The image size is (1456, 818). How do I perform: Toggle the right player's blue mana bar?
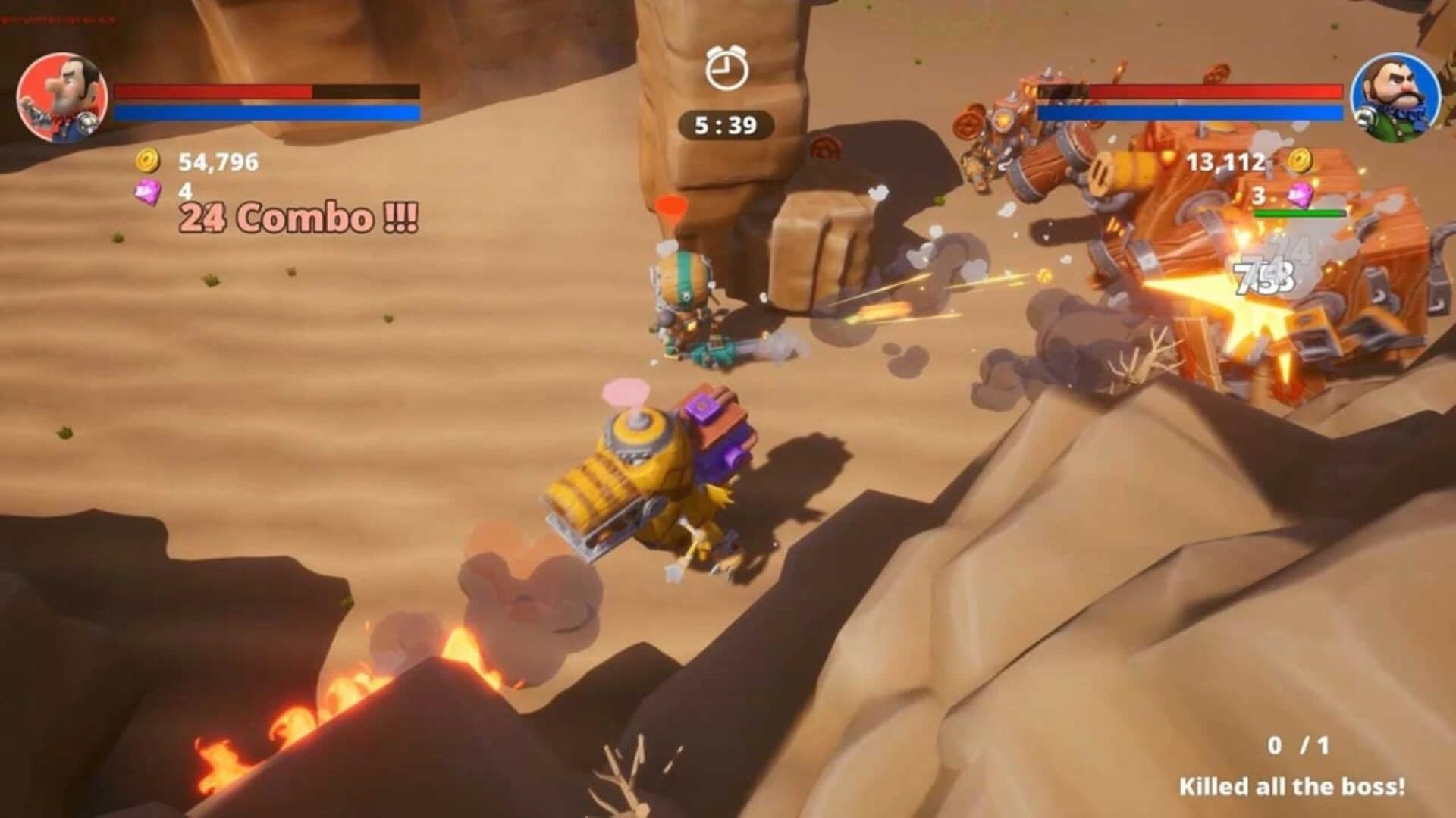point(1191,112)
